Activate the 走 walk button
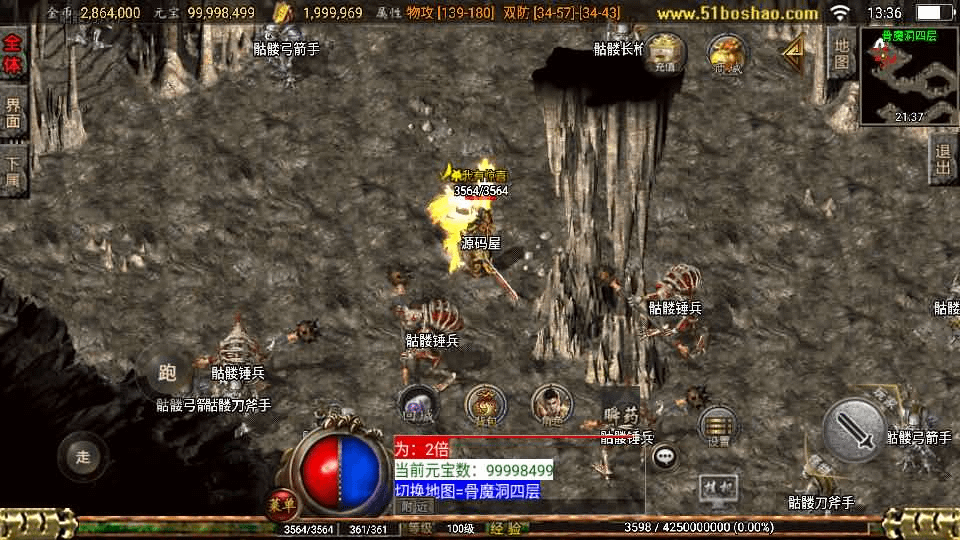The width and height of the screenshot is (960, 540). (83, 456)
